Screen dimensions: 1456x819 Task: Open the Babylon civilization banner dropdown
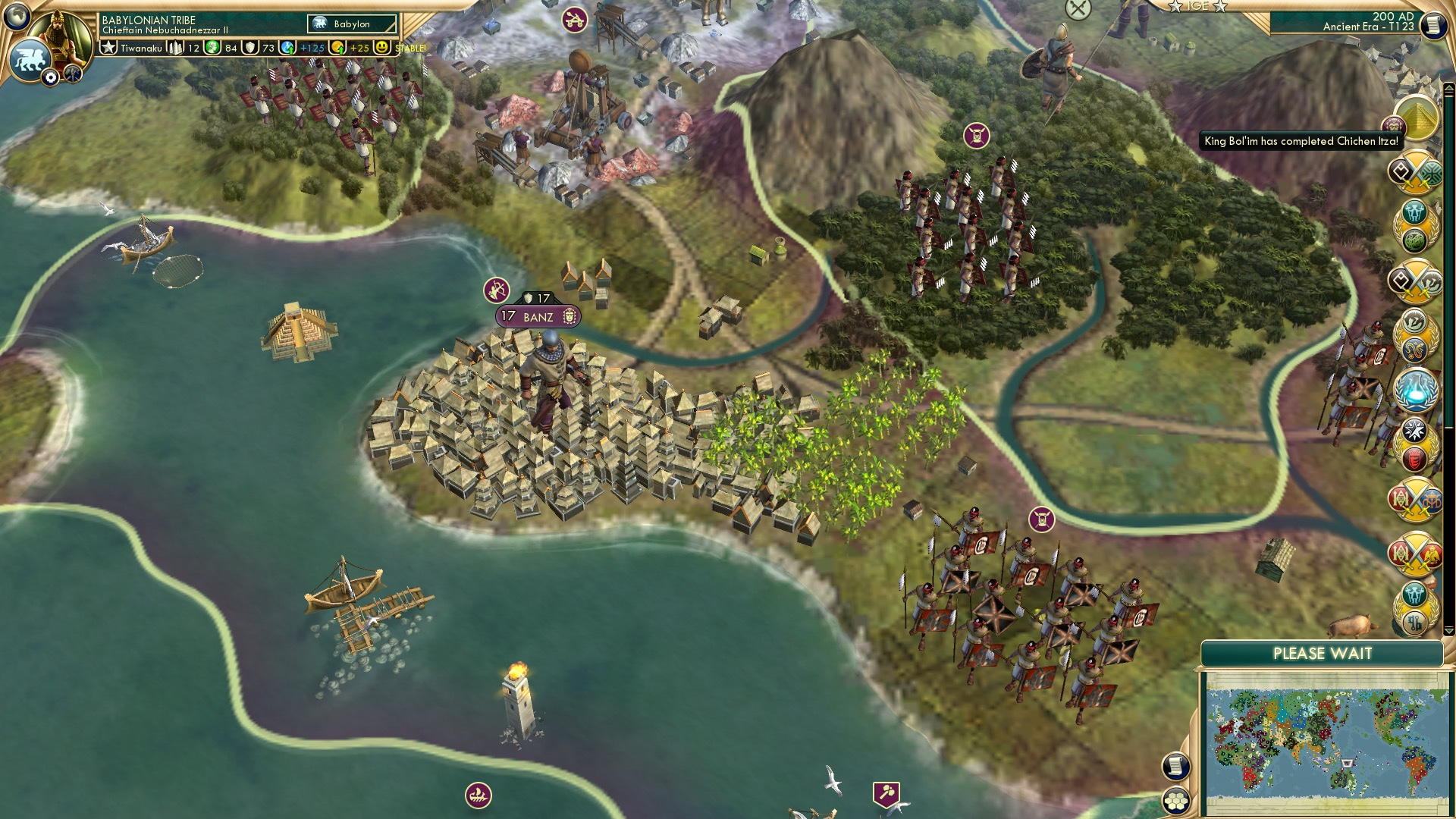click(351, 24)
